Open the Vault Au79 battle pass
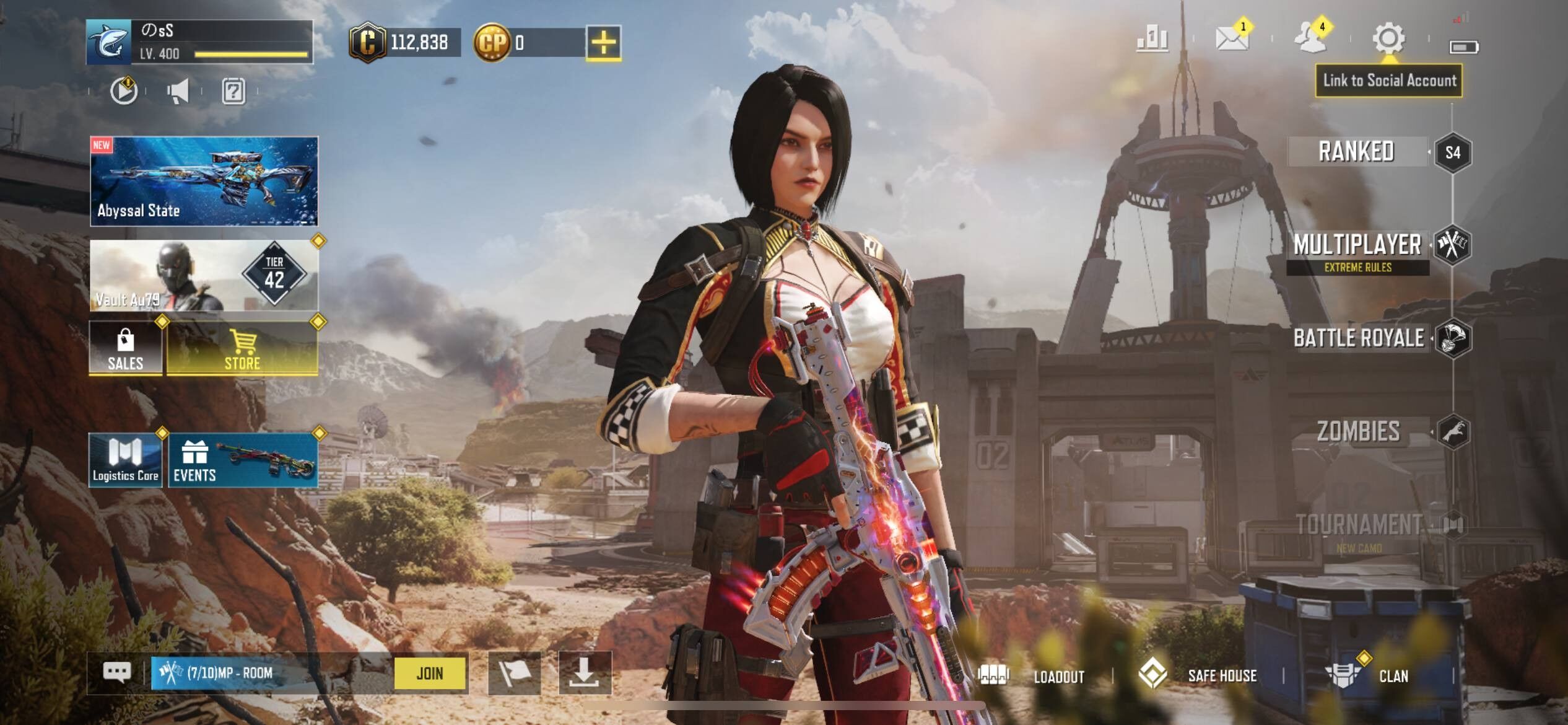The width and height of the screenshot is (1568, 725). 204,275
